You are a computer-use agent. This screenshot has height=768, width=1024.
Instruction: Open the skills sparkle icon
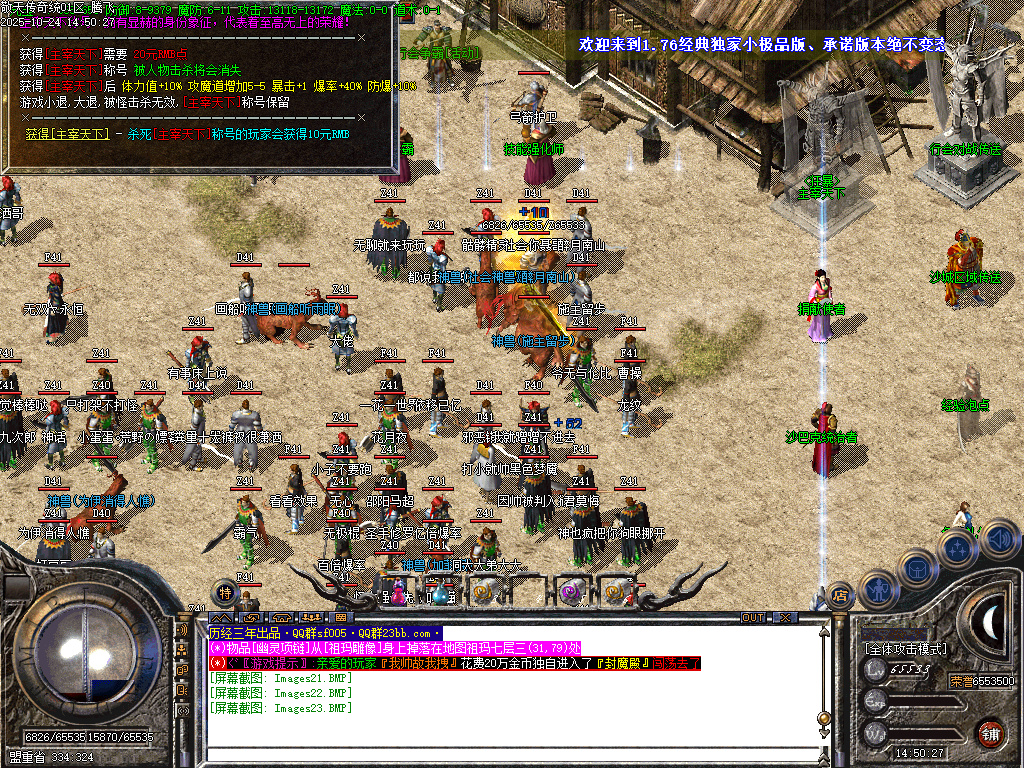(x=957, y=549)
